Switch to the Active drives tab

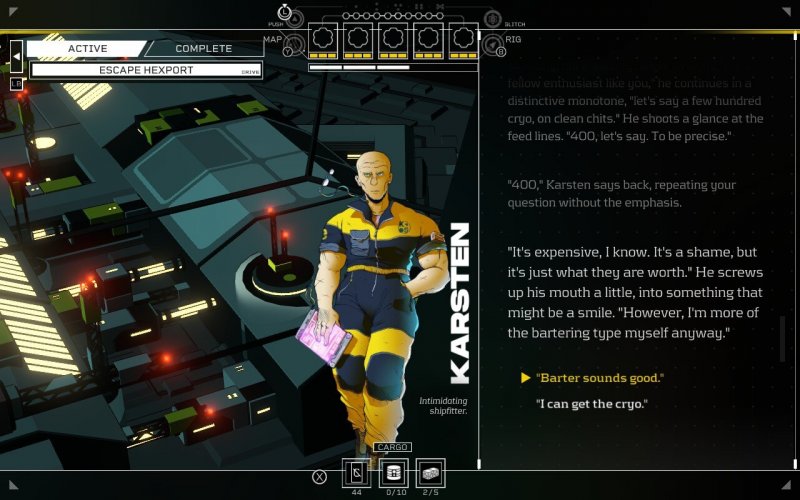point(87,48)
